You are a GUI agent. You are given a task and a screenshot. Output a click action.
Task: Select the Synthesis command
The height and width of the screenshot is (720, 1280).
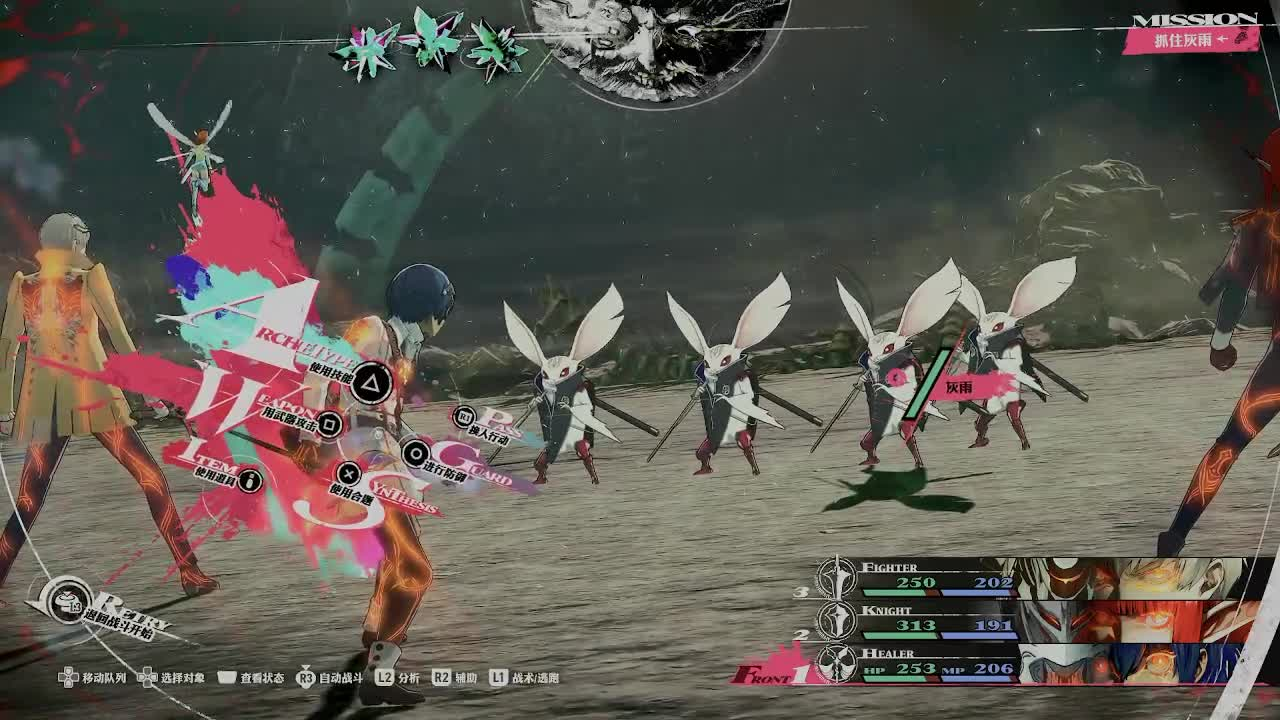(x=348, y=474)
